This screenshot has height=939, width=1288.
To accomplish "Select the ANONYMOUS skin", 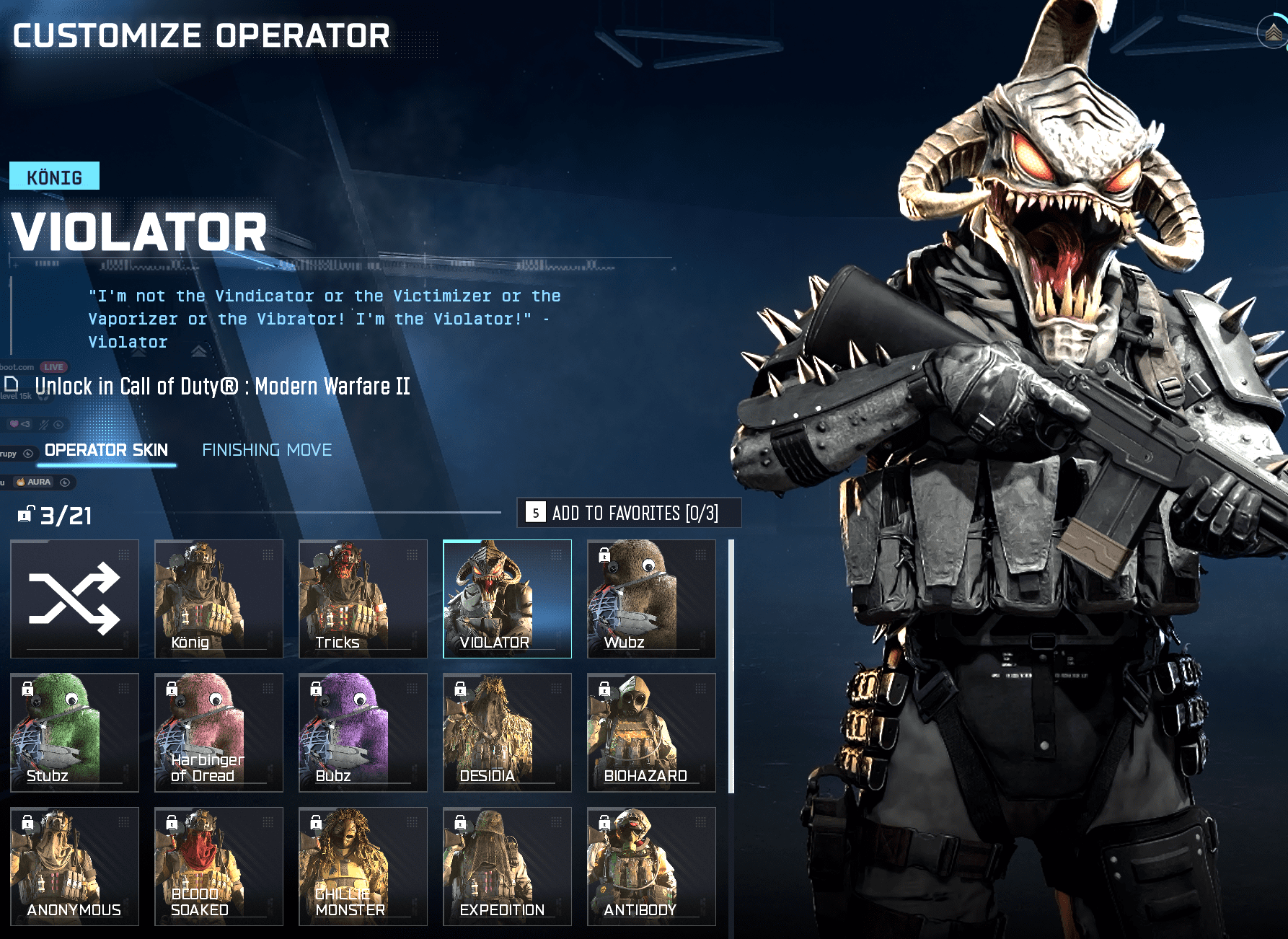I will (x=74, y=866).
